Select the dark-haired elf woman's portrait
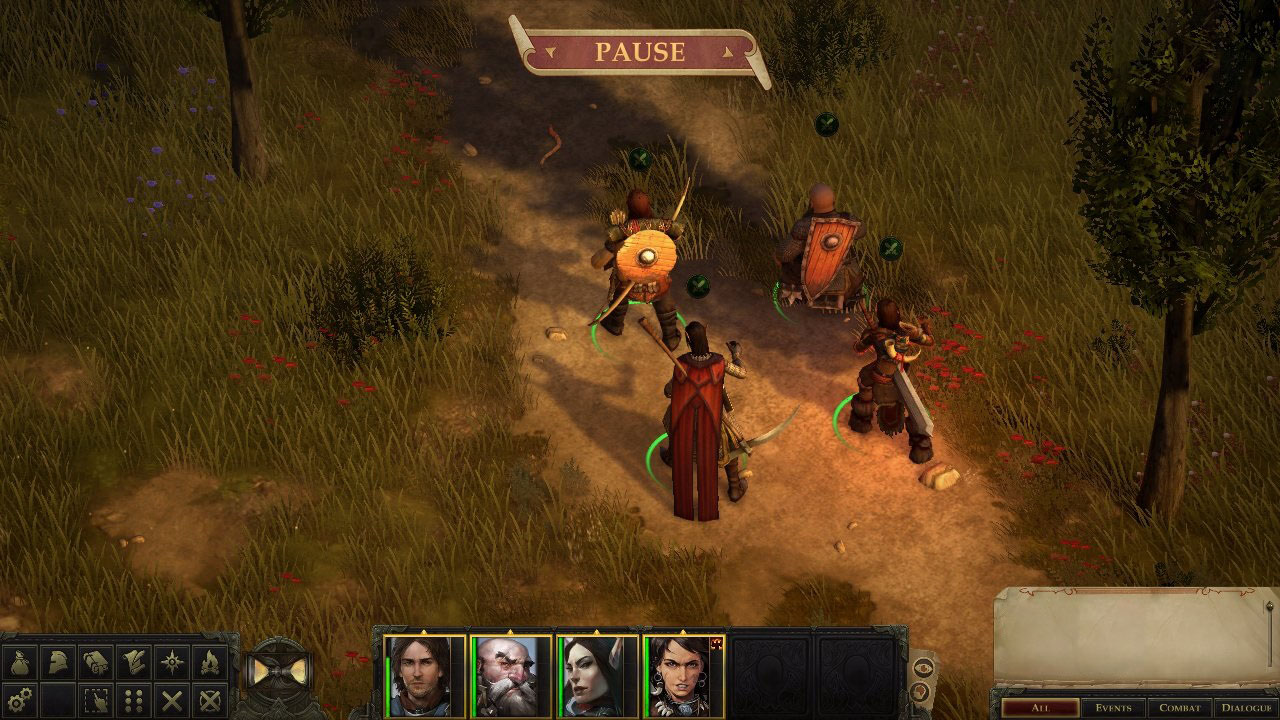The image size is (1280, 720). pos(597,676)
